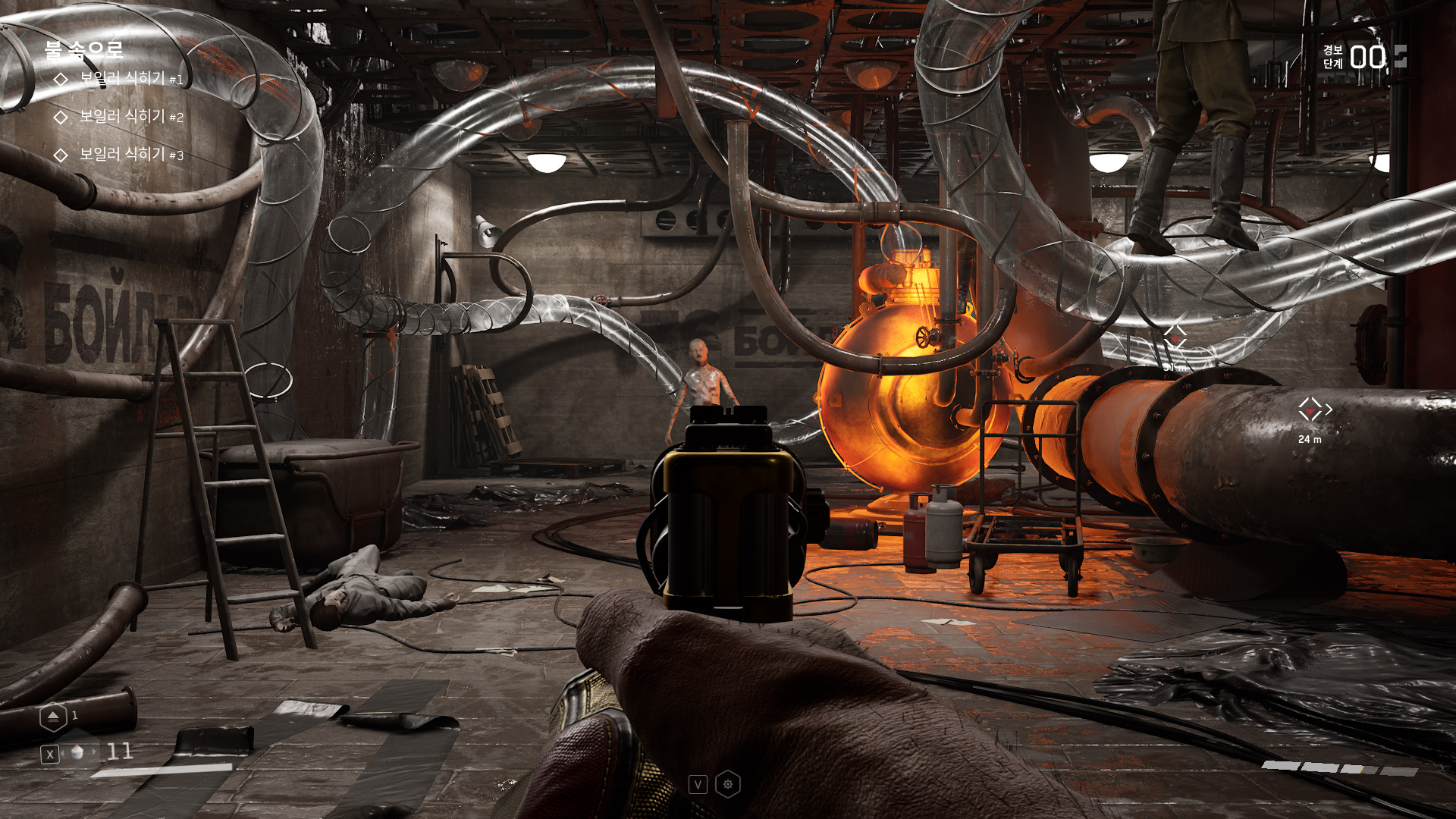Choose objective 보일러 식히기 #3

point(130,155)
